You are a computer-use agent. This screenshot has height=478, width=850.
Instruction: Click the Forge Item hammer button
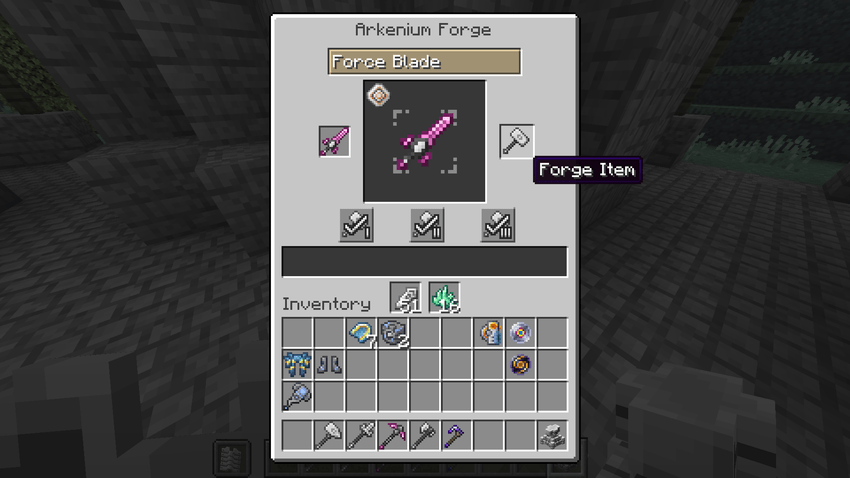tap(517, 142)
